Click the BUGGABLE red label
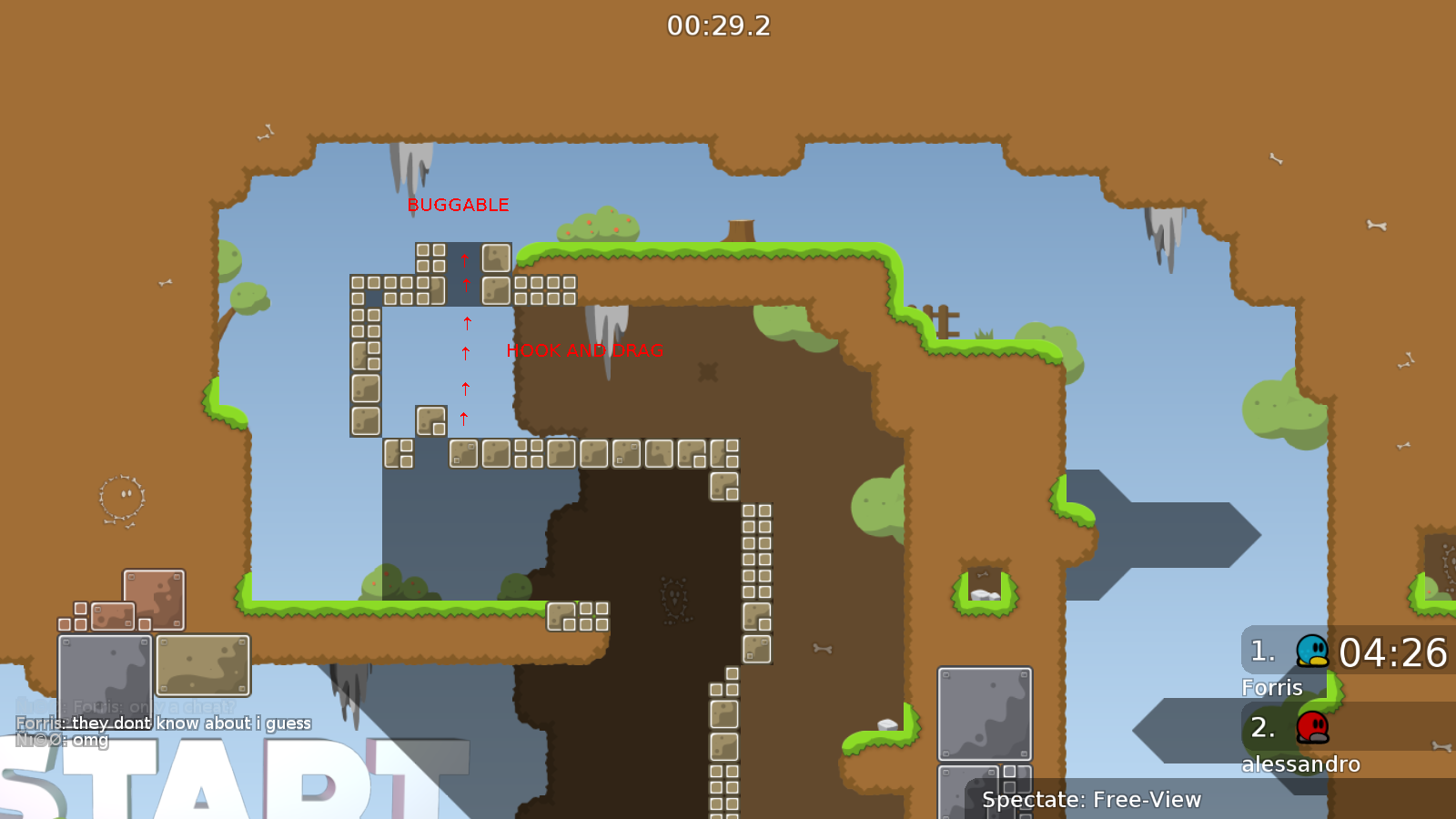 [x=459, y=205]
